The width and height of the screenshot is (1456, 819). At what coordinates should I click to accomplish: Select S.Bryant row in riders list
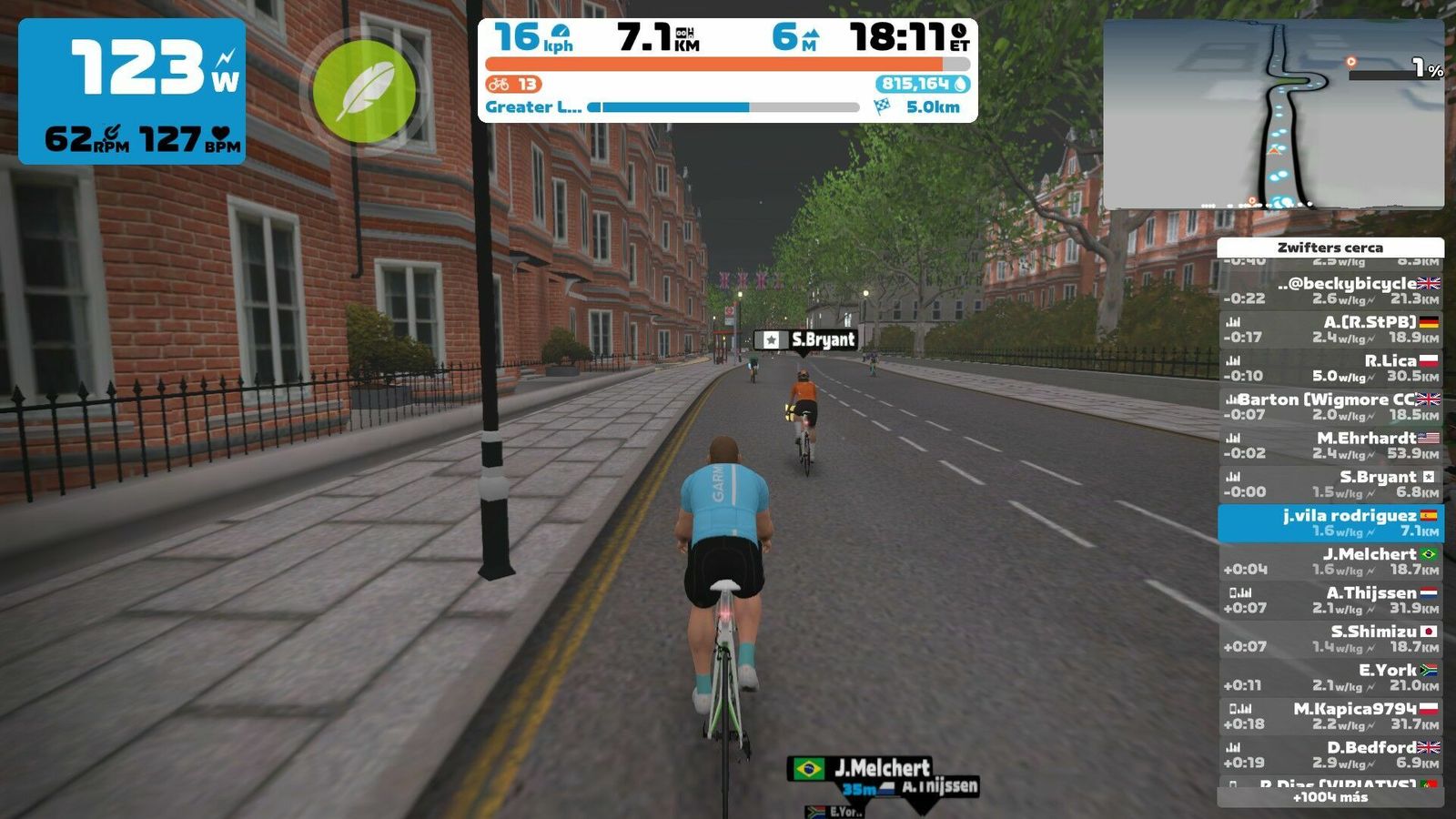coord(1330,483)
